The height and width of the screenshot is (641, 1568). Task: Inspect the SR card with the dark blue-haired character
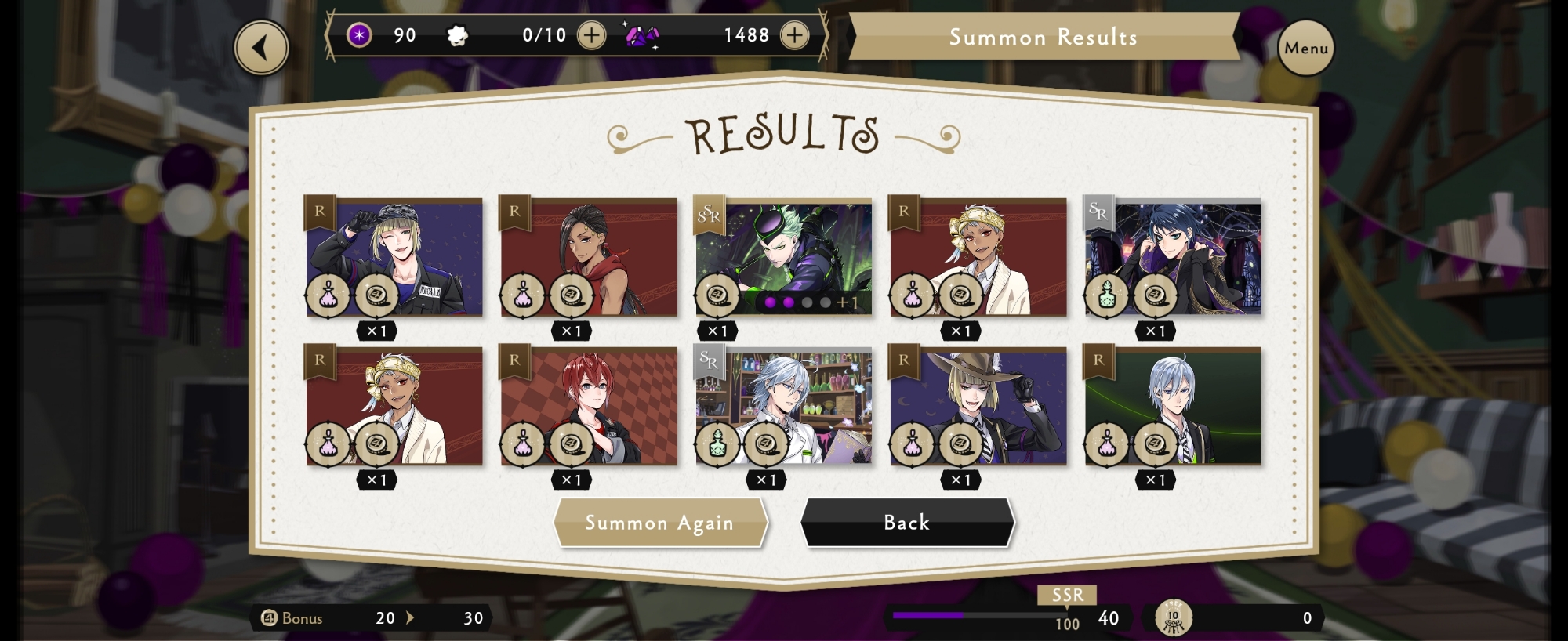coord(1173,257)
